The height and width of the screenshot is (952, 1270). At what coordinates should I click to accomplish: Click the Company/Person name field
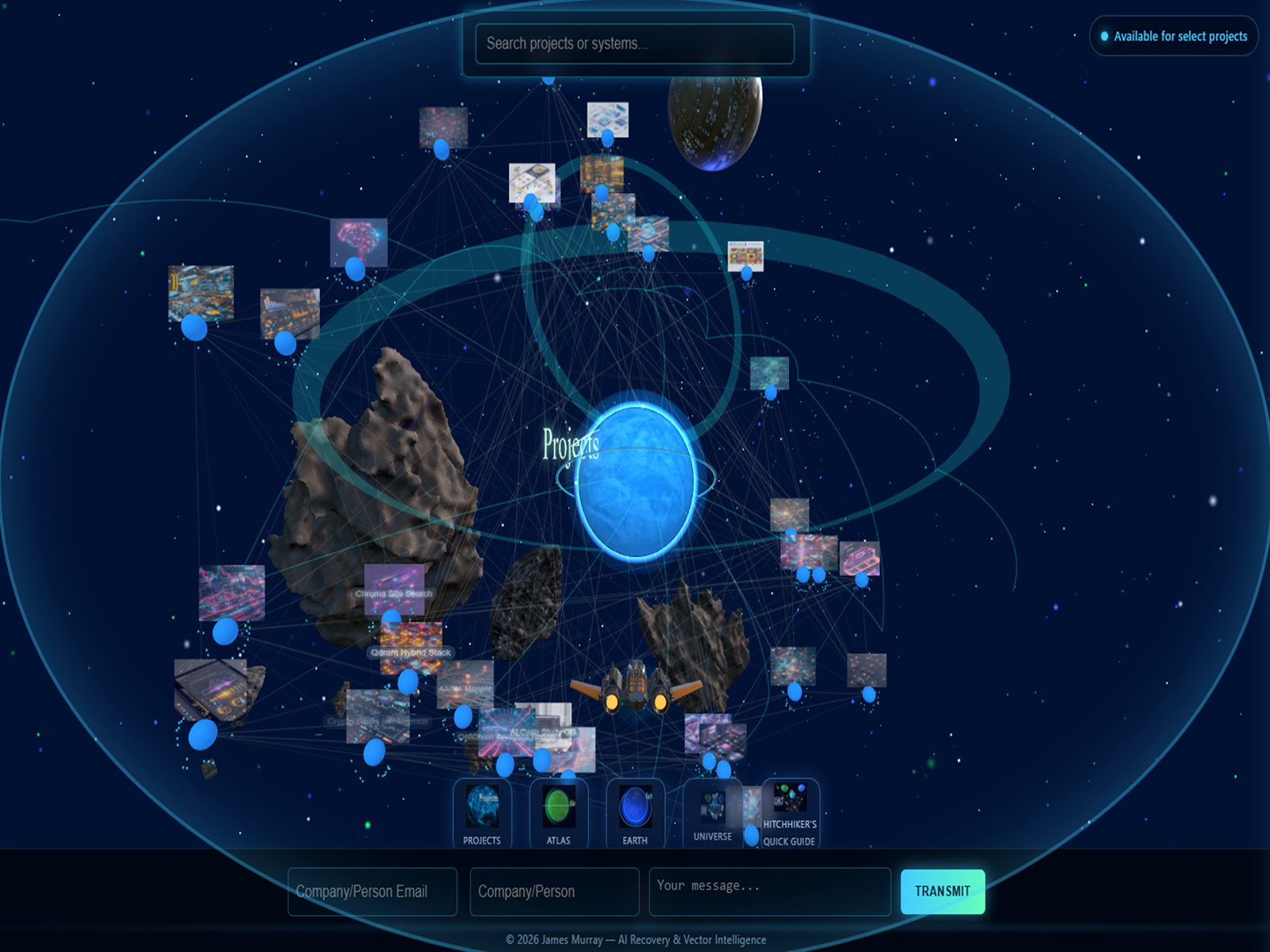[x=554, y=892]
